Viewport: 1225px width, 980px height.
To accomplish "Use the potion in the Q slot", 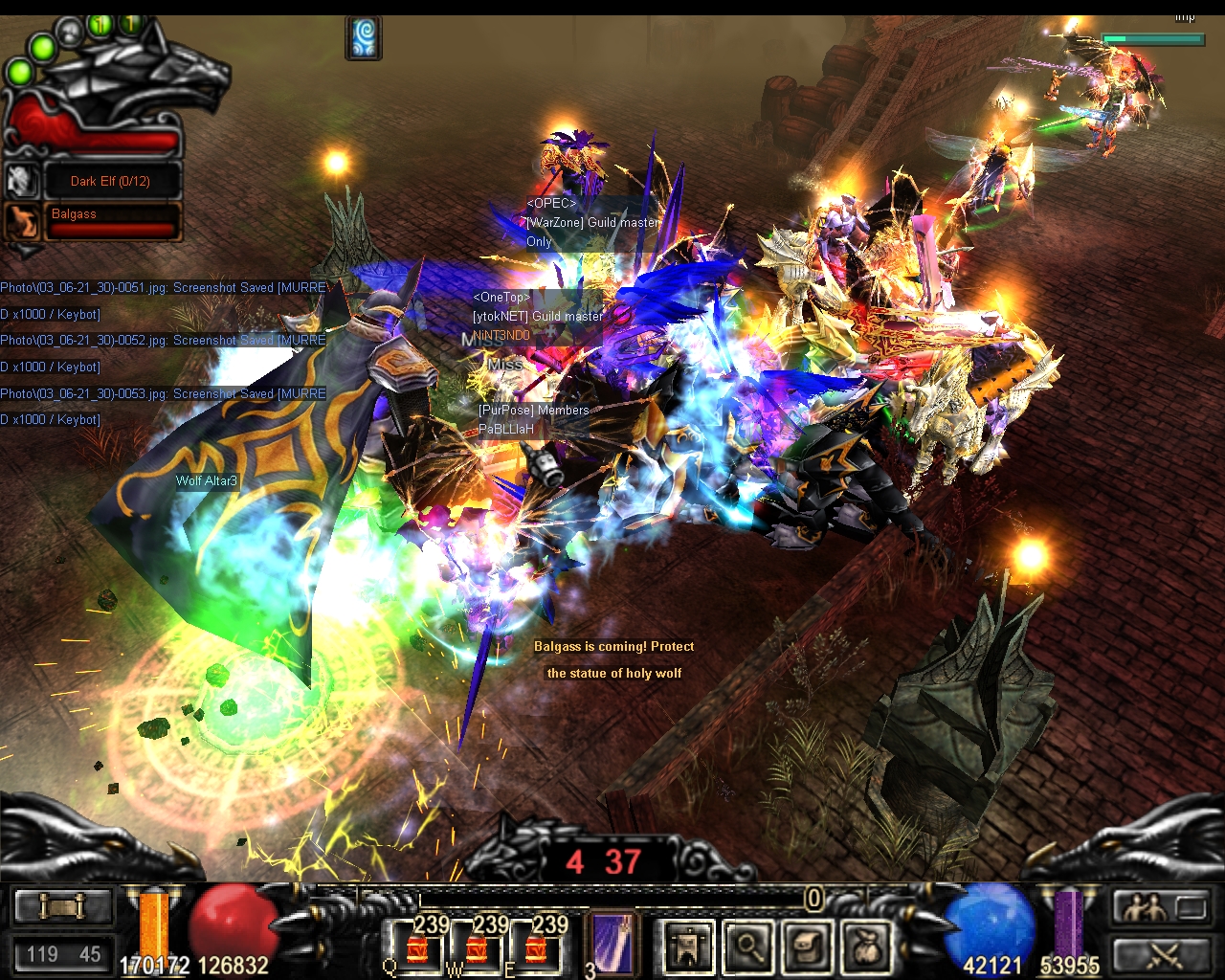I will coord(417,947).
